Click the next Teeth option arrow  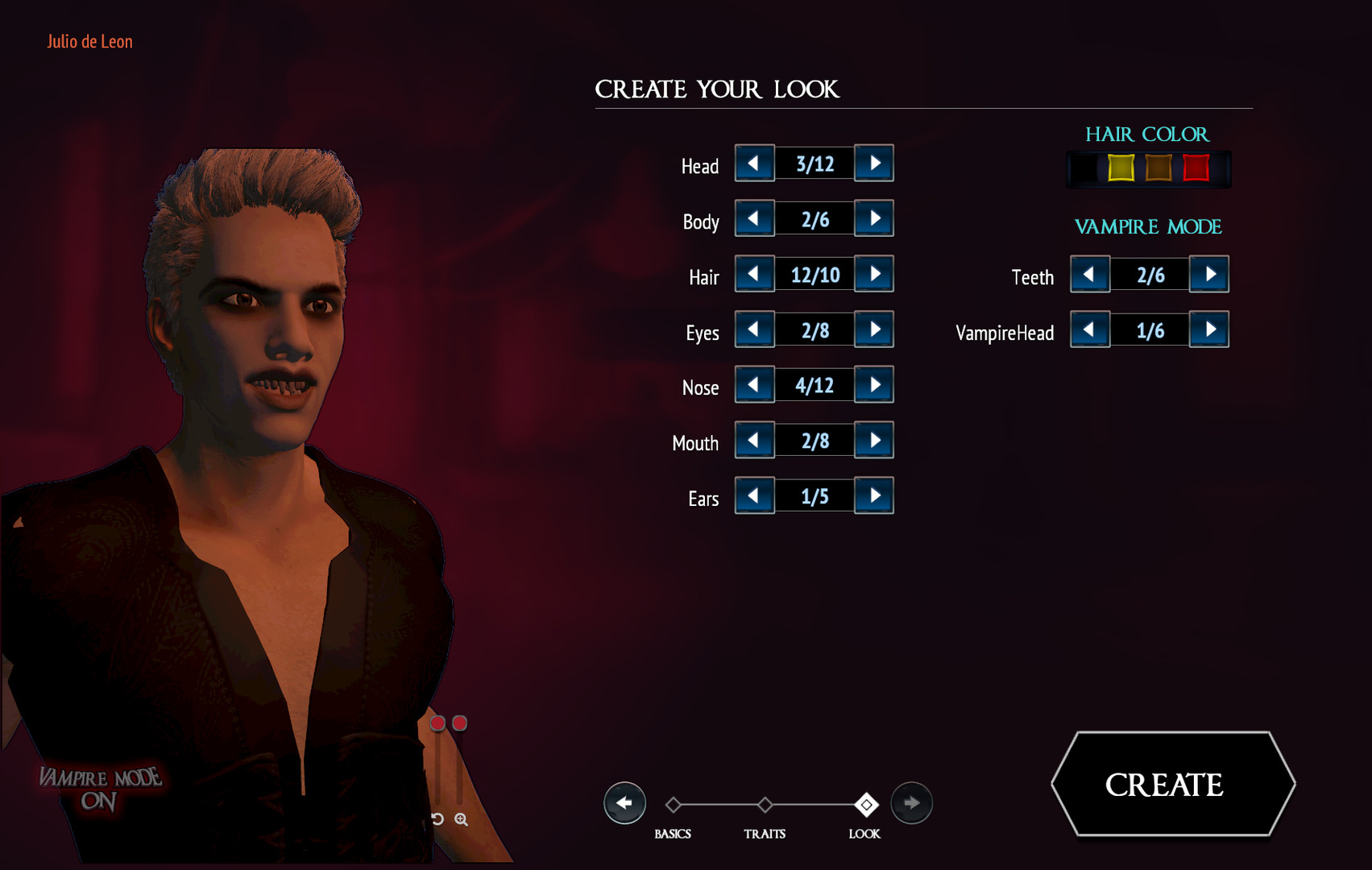point(1208,274)
